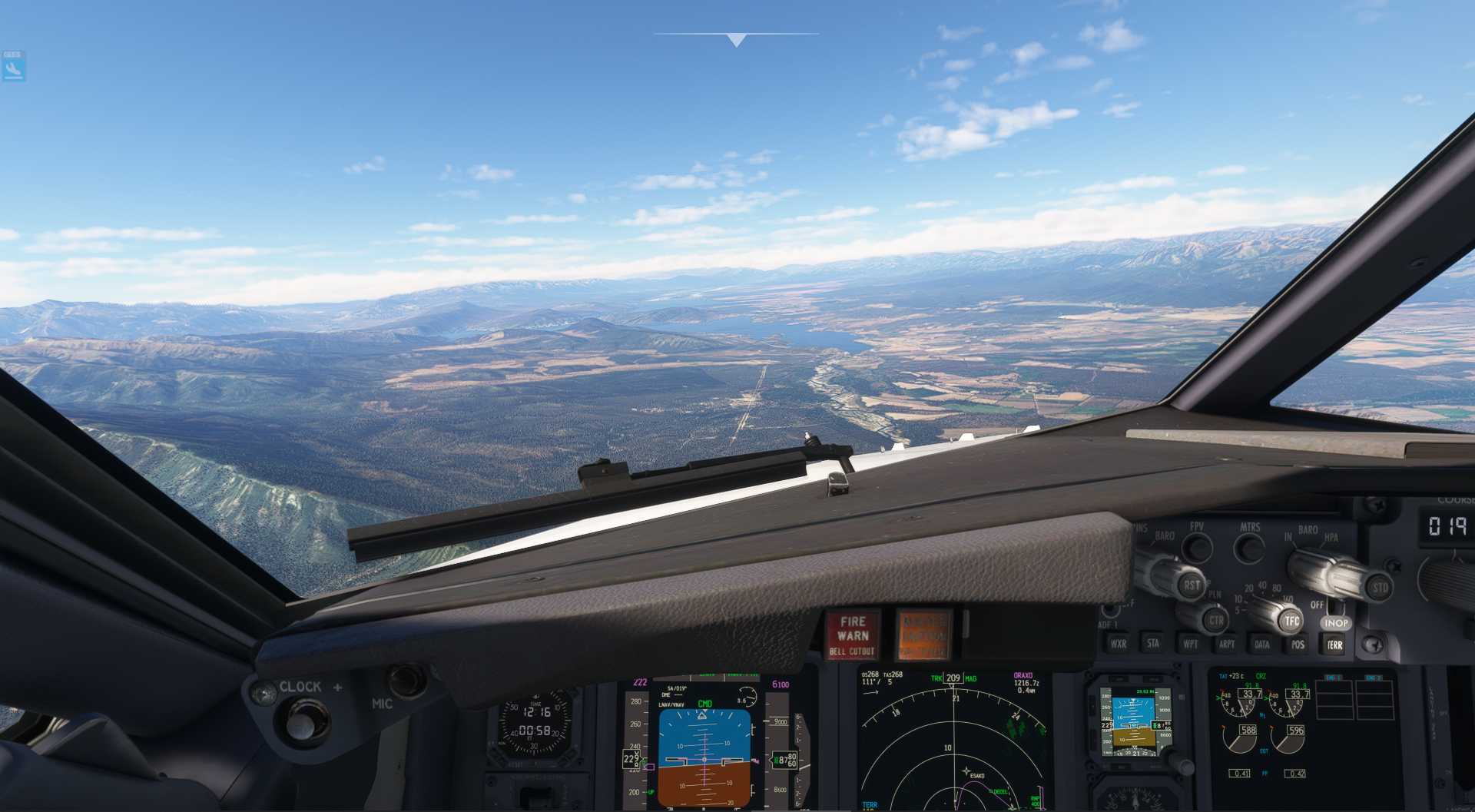Toggle the MTRS meters altitude button
Viewport: 1475px width, 812px height.
1249,549
